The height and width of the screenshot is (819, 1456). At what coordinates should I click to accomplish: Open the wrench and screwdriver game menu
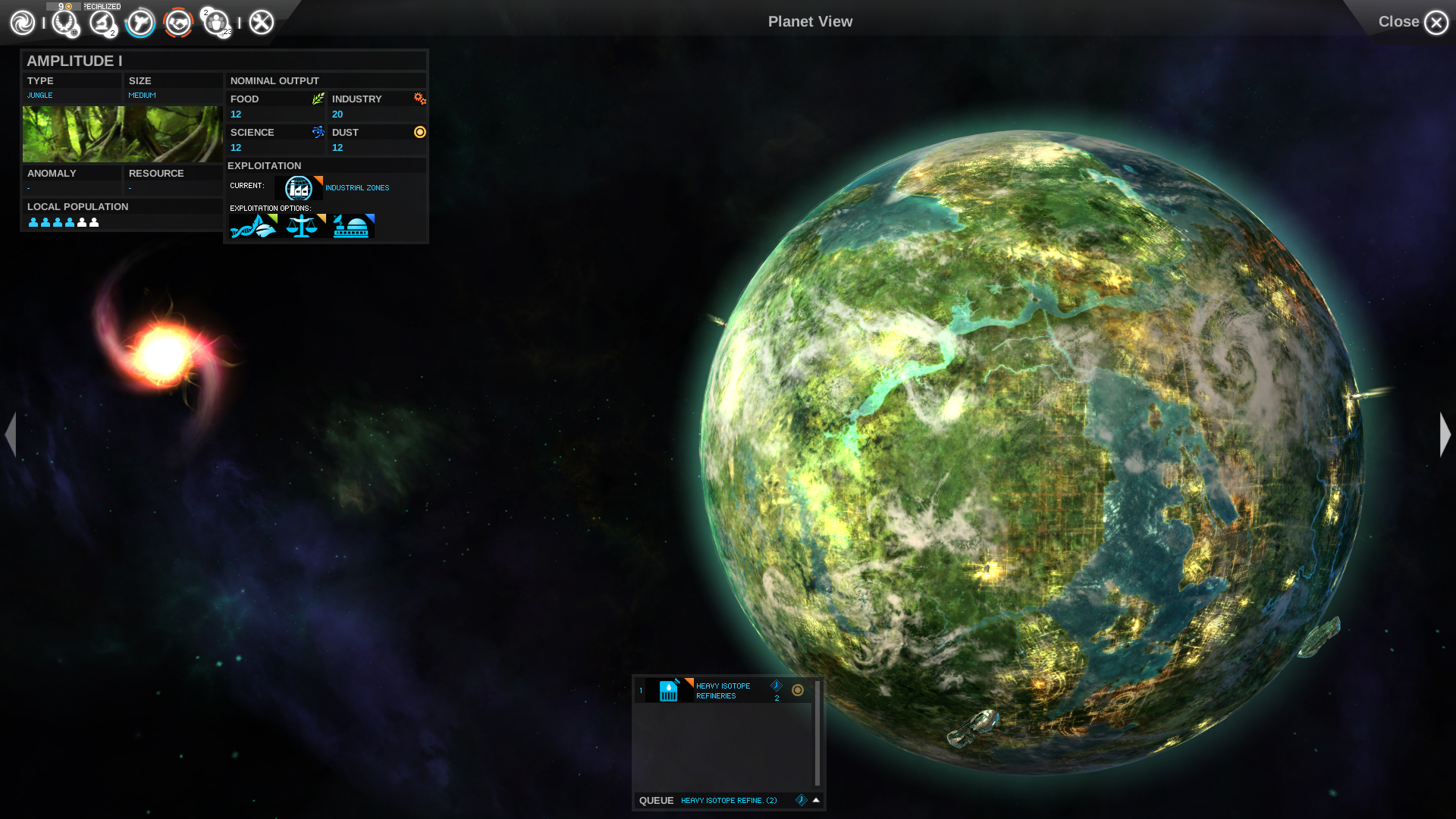coord(262,23)
